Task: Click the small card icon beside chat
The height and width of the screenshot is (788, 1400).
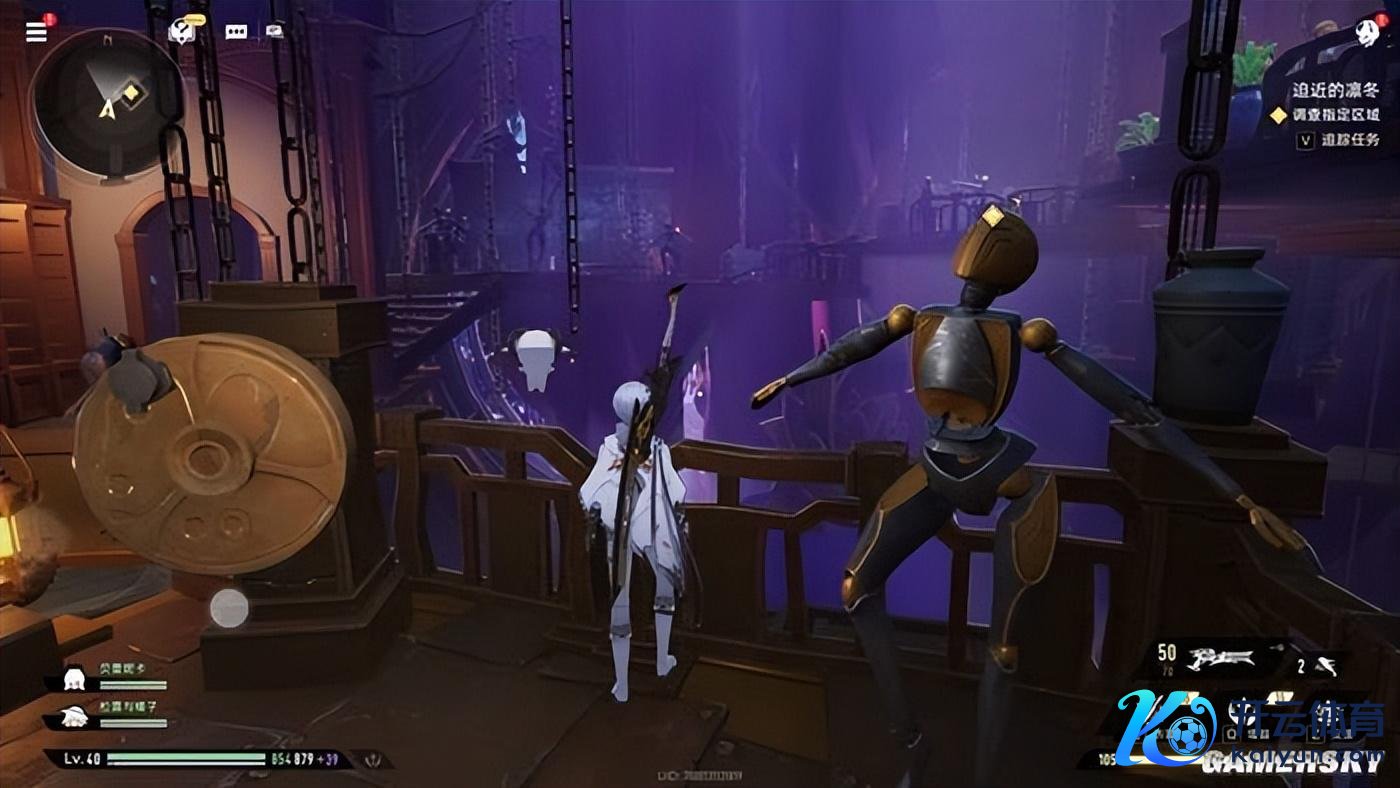Action: pyautogui.click(x=274, y=31)
